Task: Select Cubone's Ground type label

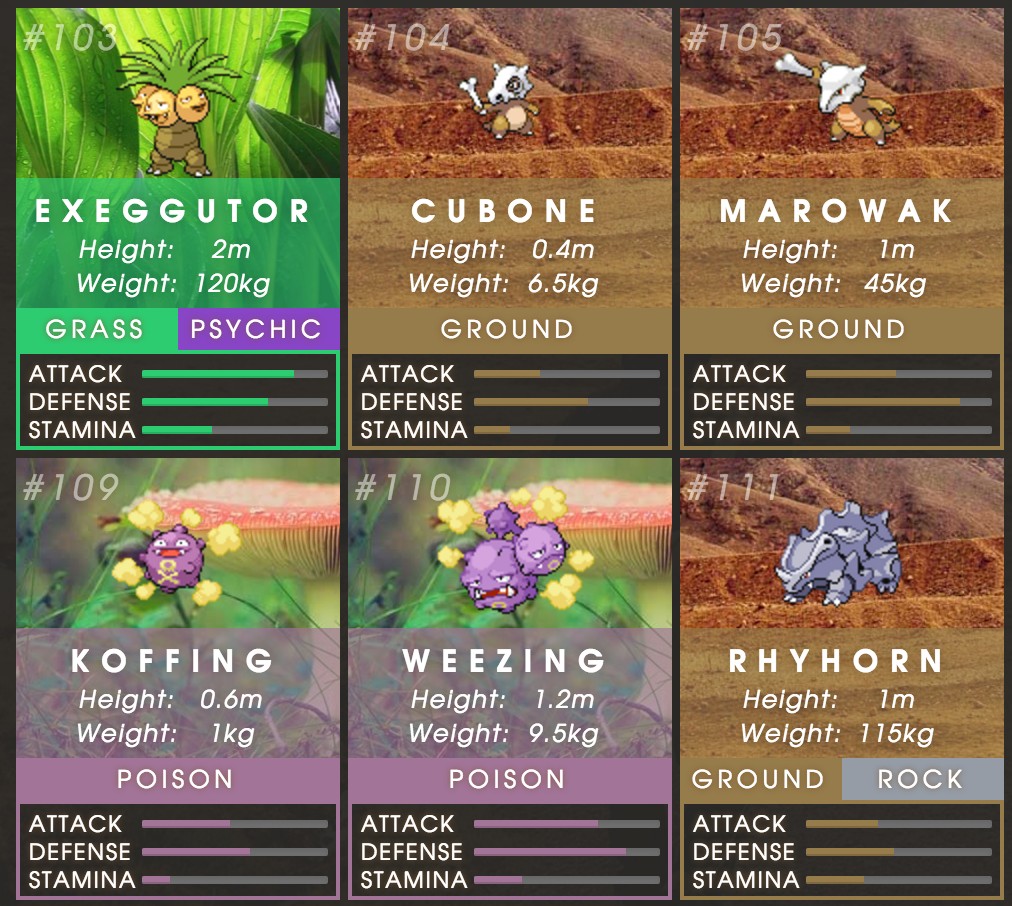Action: [x=509, y=329]
